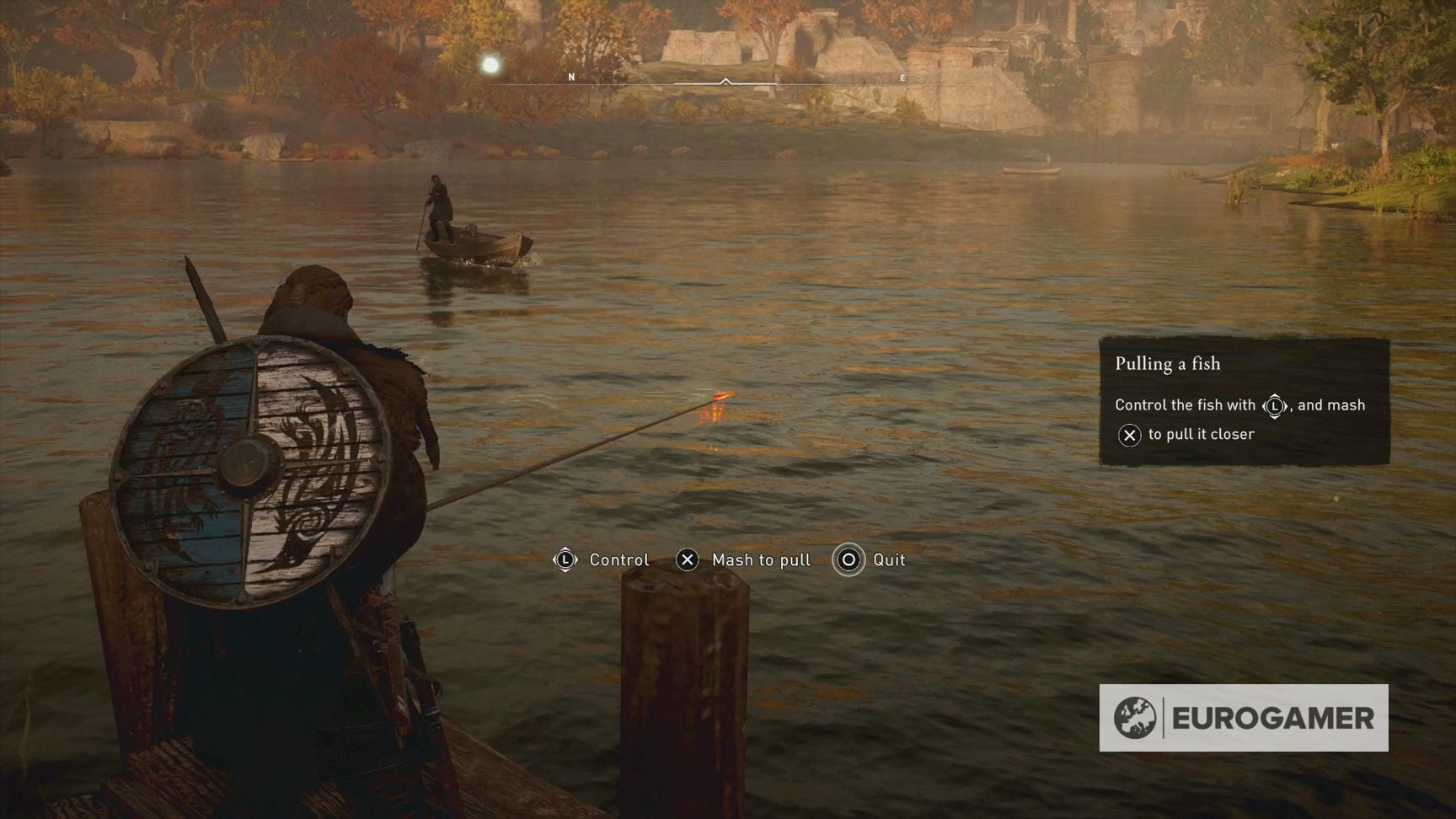Image resolution: width=1456 pixels, height=819 pixels.
Task: Select the O button icon next to Quit
Action: (x=848, y=559)
